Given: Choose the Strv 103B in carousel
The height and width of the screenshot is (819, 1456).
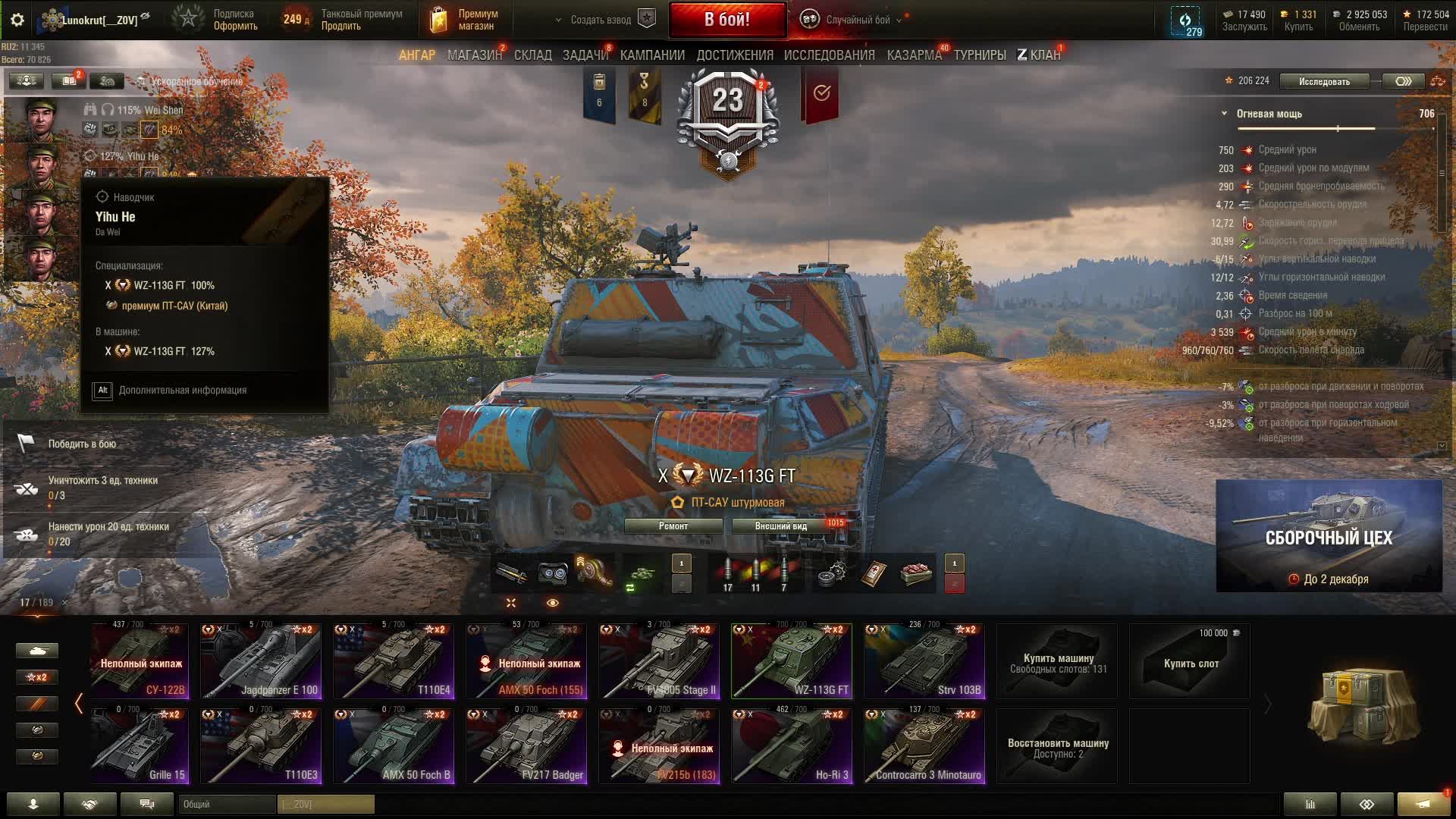Looking at the screenshot, I should (x=924, y=661).
